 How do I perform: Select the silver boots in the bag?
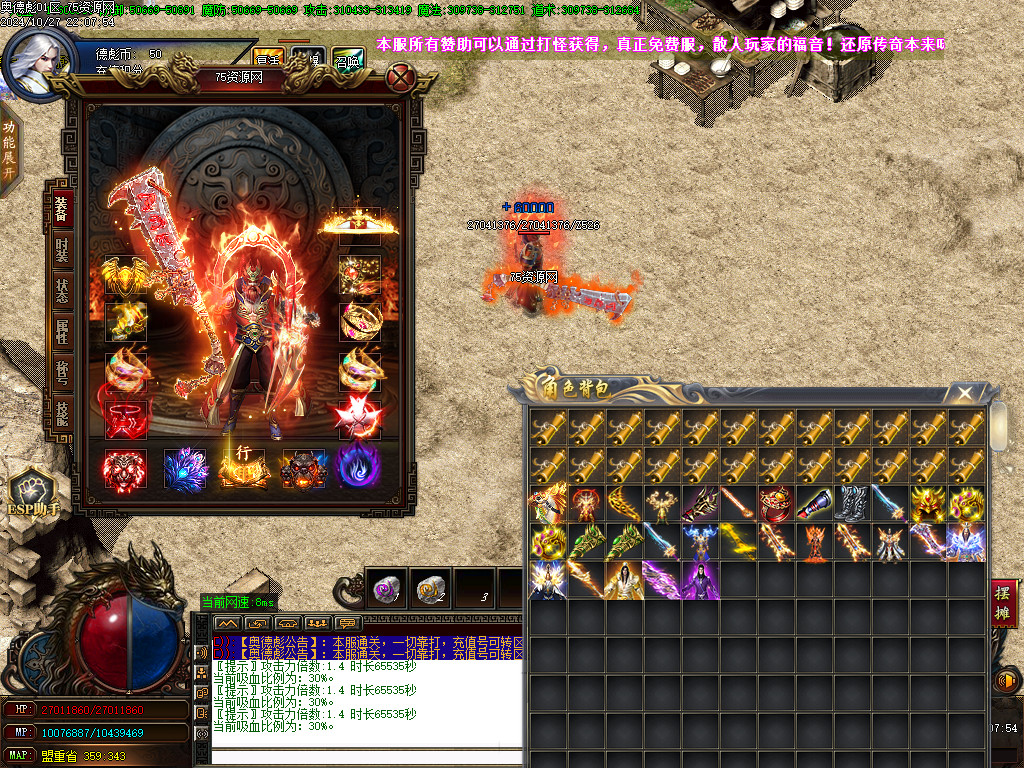(851, 504)
